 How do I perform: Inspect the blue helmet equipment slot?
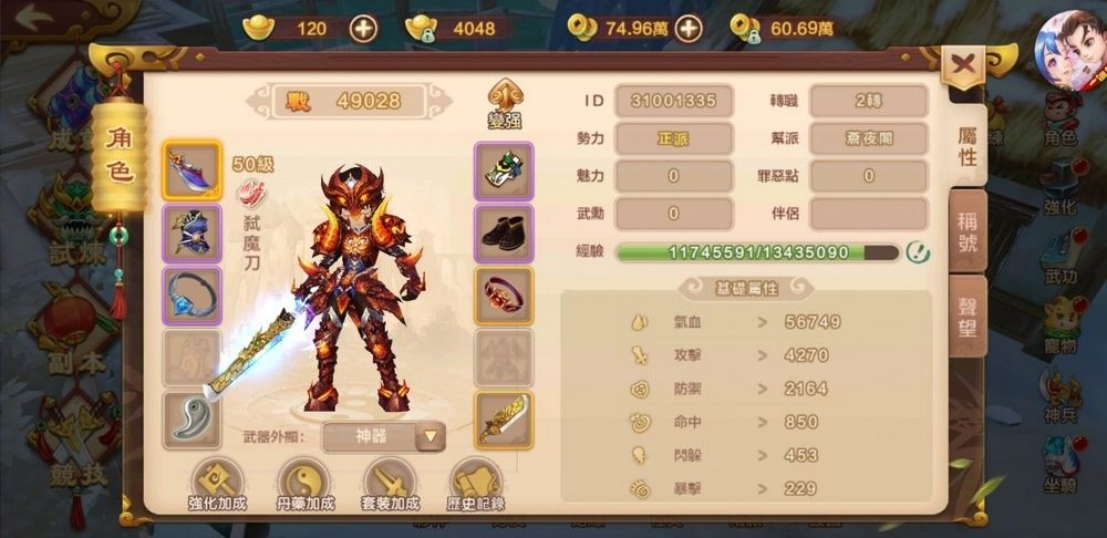(x=190, y=234)
